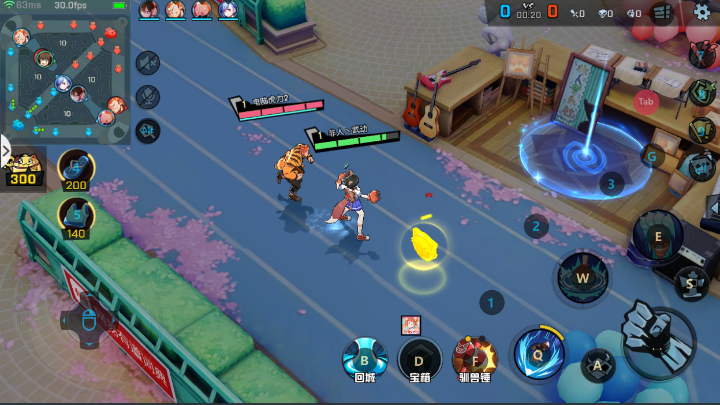This screenshot has height=405, width=720.
Task: Open the quick chat signal button
Action: tap(148, 129)
